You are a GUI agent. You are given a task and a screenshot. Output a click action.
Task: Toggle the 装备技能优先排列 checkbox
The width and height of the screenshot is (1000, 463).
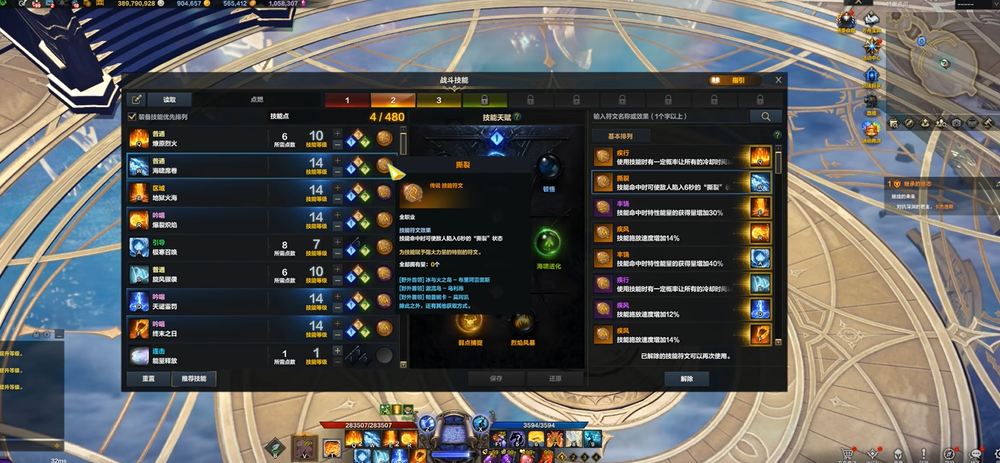coord(133,117)
